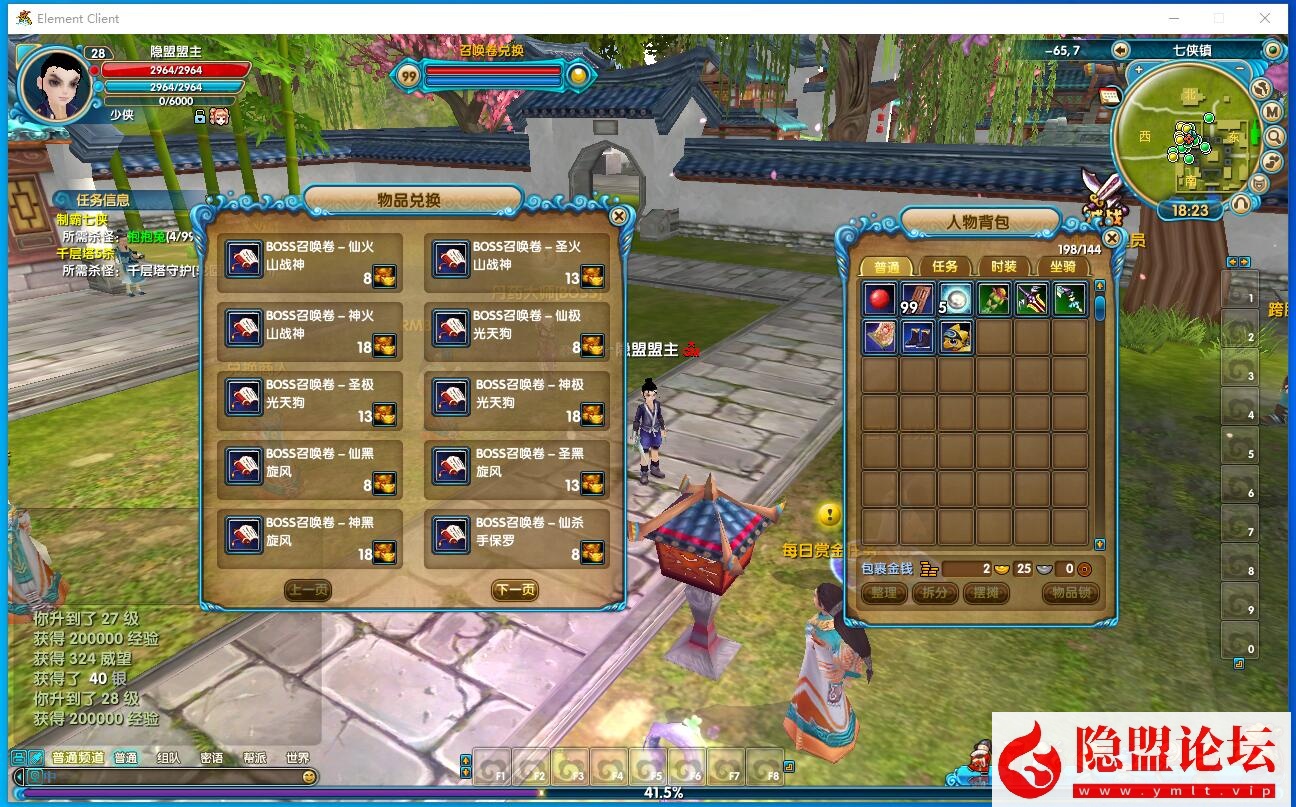The height and width of the screenshot is (807, 1296).
Task: Close the 物品兑换 exchange window
Action: 619,216
